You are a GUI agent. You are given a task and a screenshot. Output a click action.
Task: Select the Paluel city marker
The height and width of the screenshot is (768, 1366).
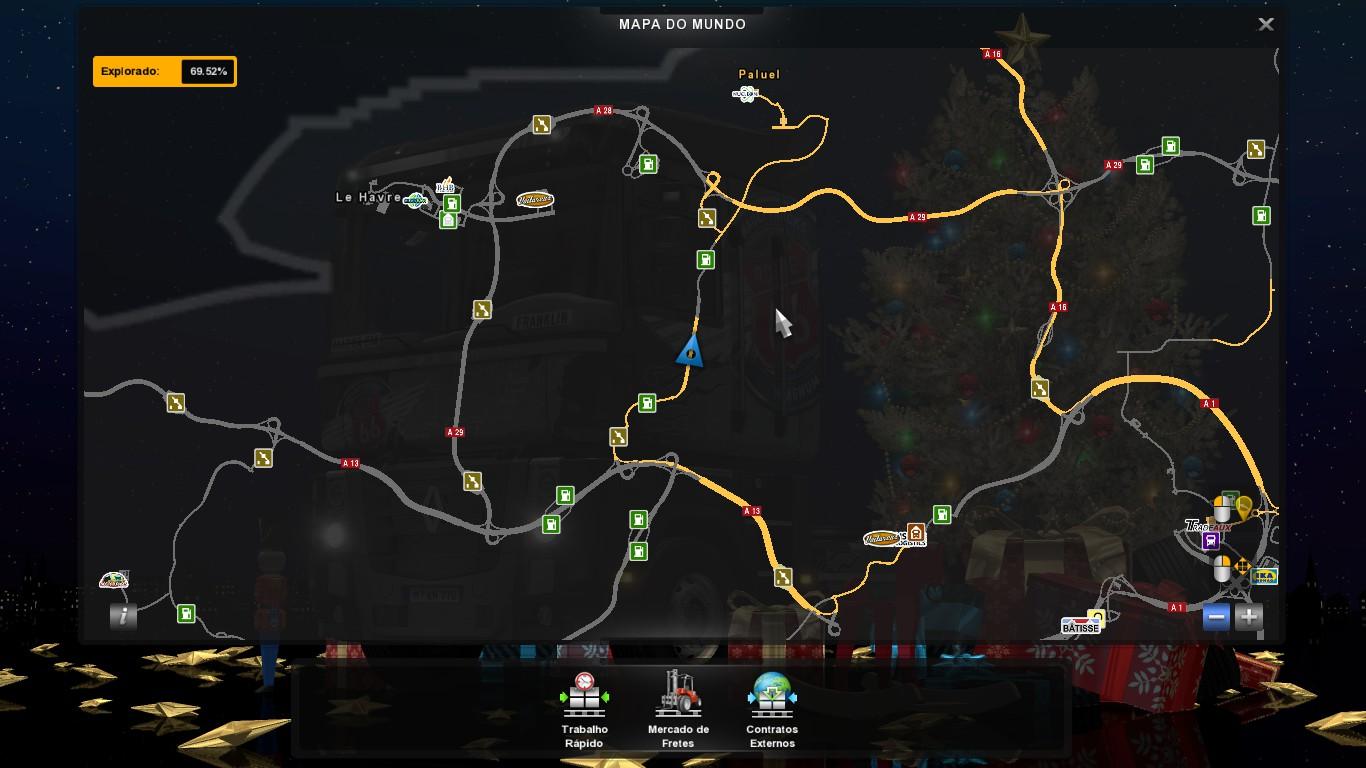pos(759,75)
